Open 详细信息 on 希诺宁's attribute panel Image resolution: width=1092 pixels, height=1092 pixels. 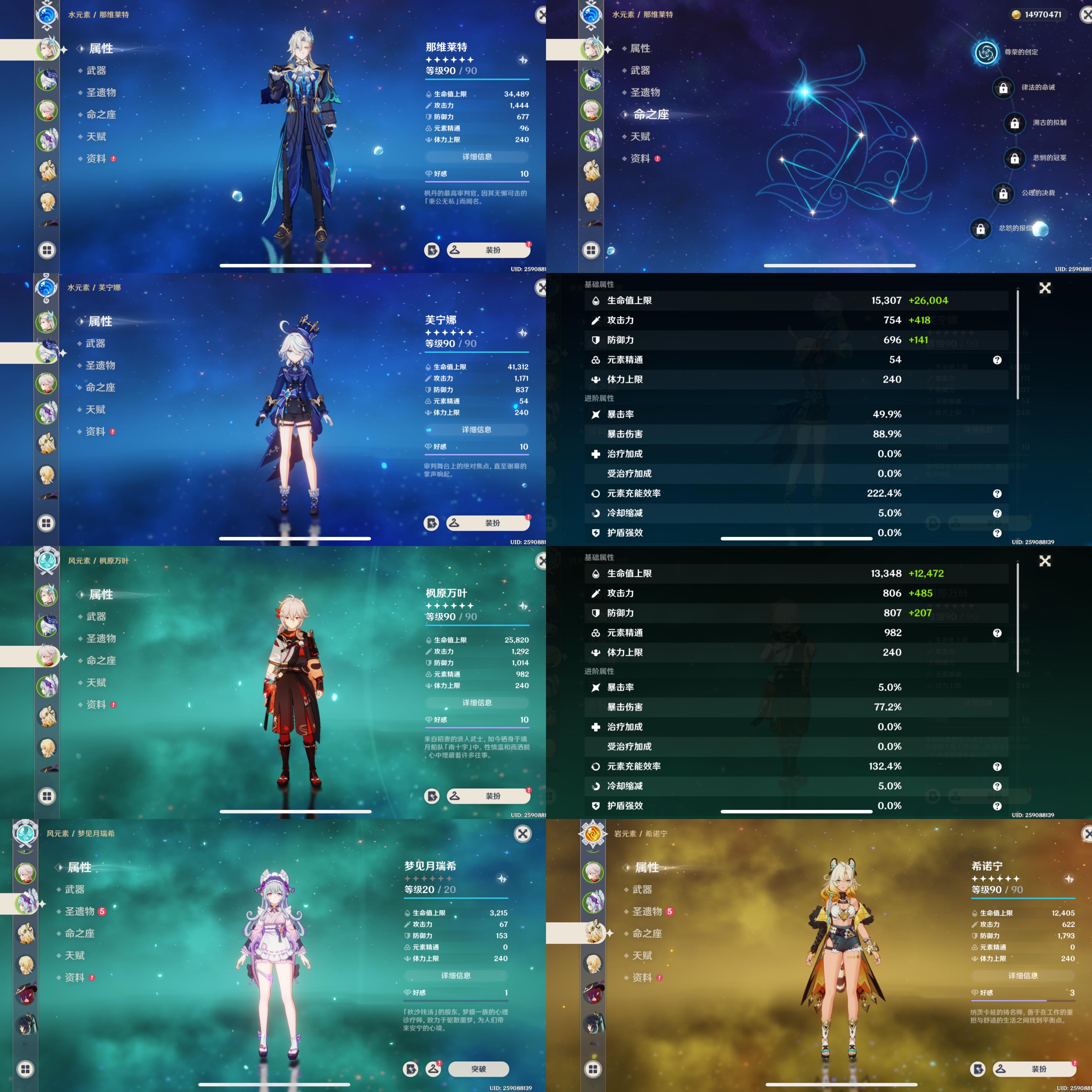click(x=1023, y=976)
